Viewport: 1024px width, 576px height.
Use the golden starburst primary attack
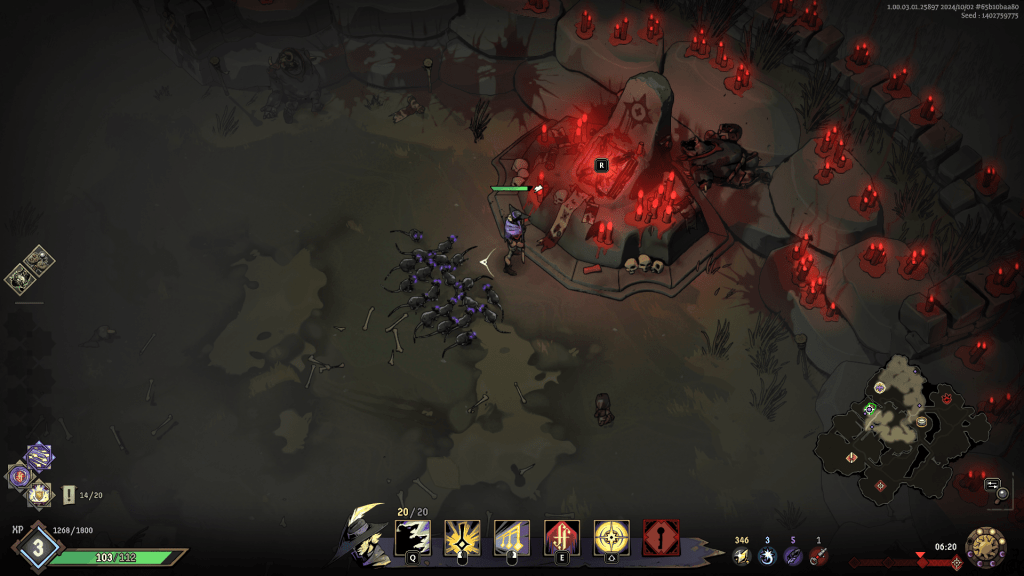pyautogui.click(x=462, y=538)
